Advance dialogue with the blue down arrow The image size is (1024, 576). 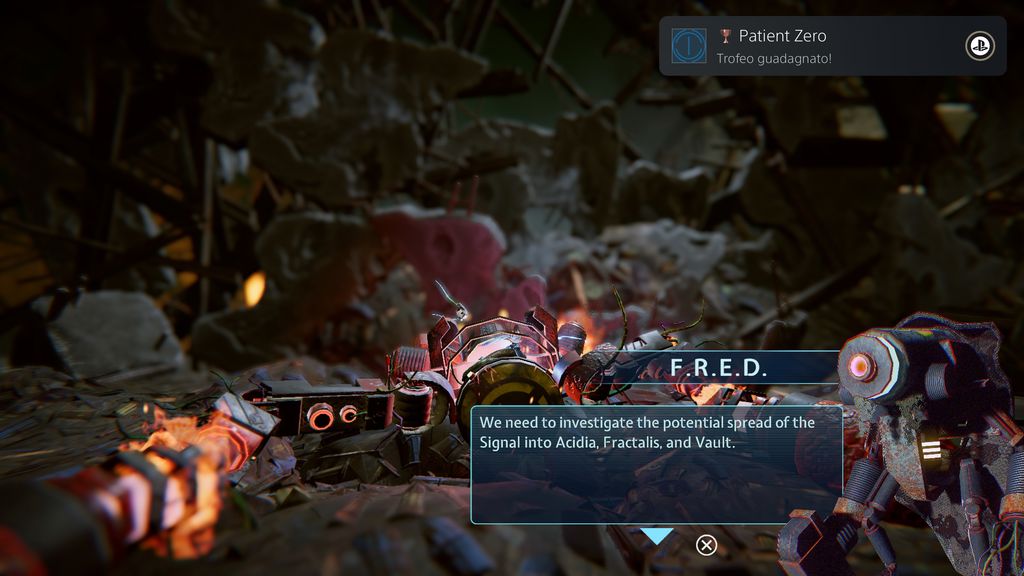pyautogui.click(x=657, y=537)
